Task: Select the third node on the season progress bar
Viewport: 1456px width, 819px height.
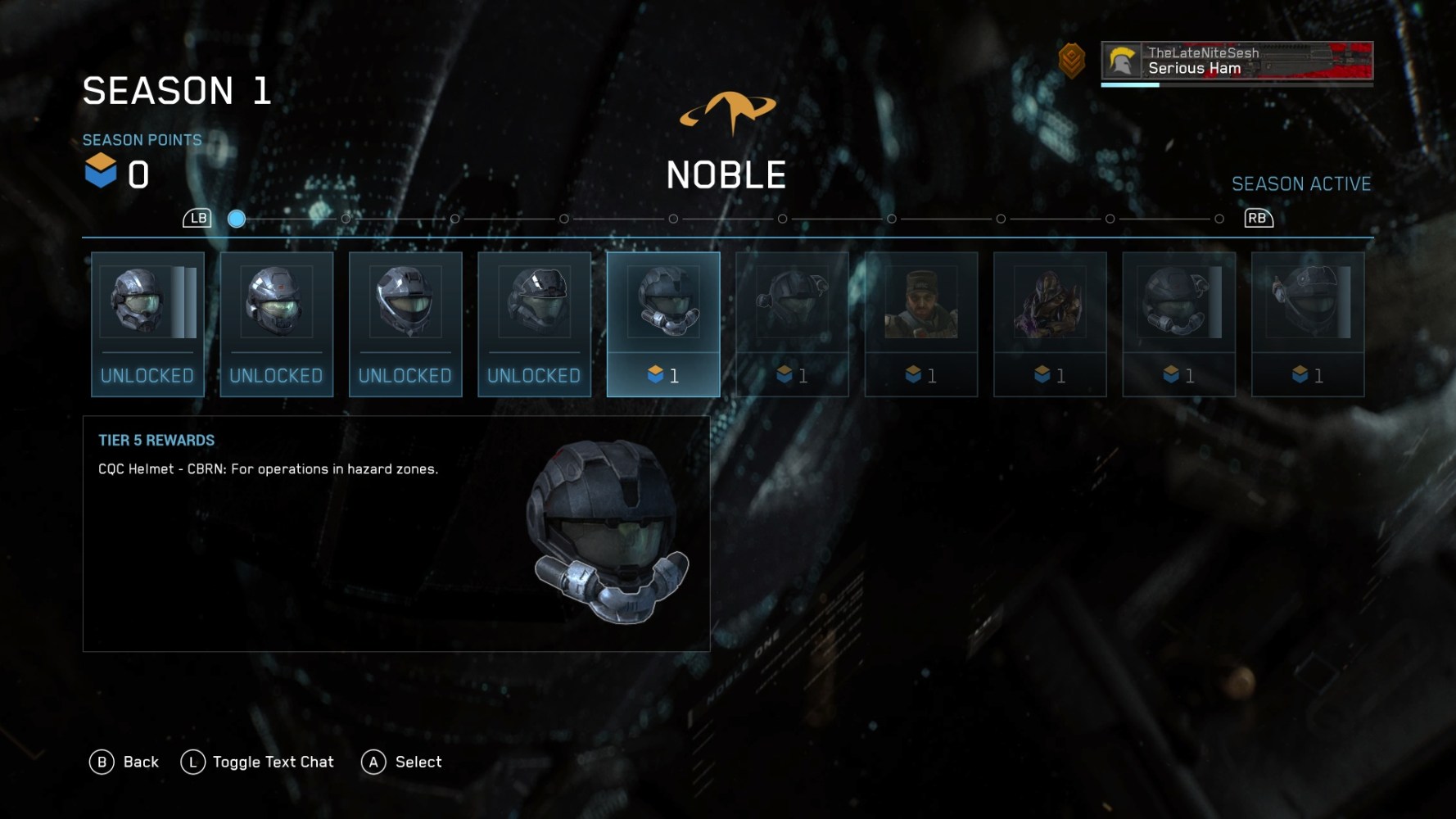Action: pos(455,219)
